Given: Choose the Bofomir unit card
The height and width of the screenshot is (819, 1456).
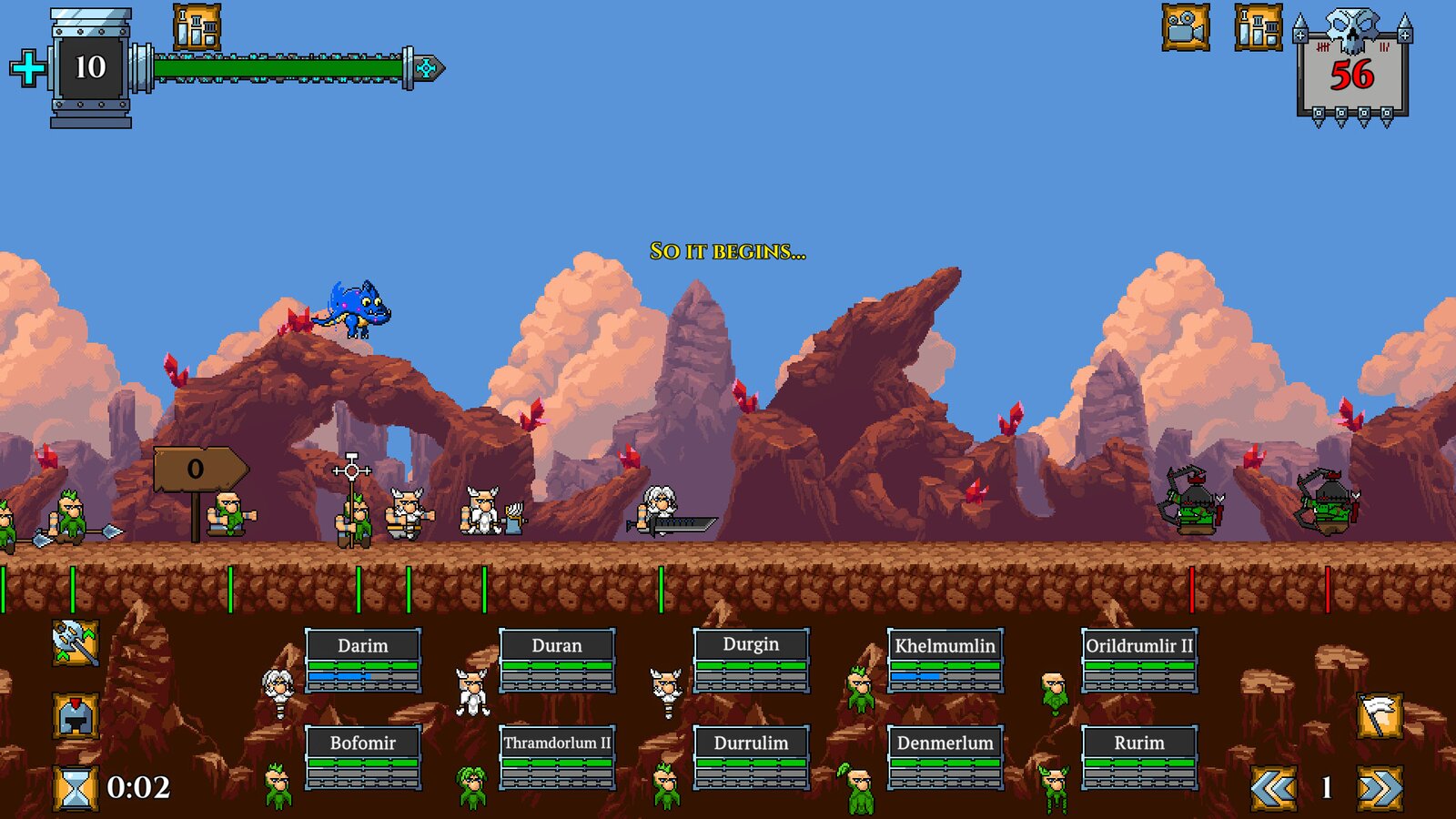Looking at the screenshot, I should tap(362, 757).
